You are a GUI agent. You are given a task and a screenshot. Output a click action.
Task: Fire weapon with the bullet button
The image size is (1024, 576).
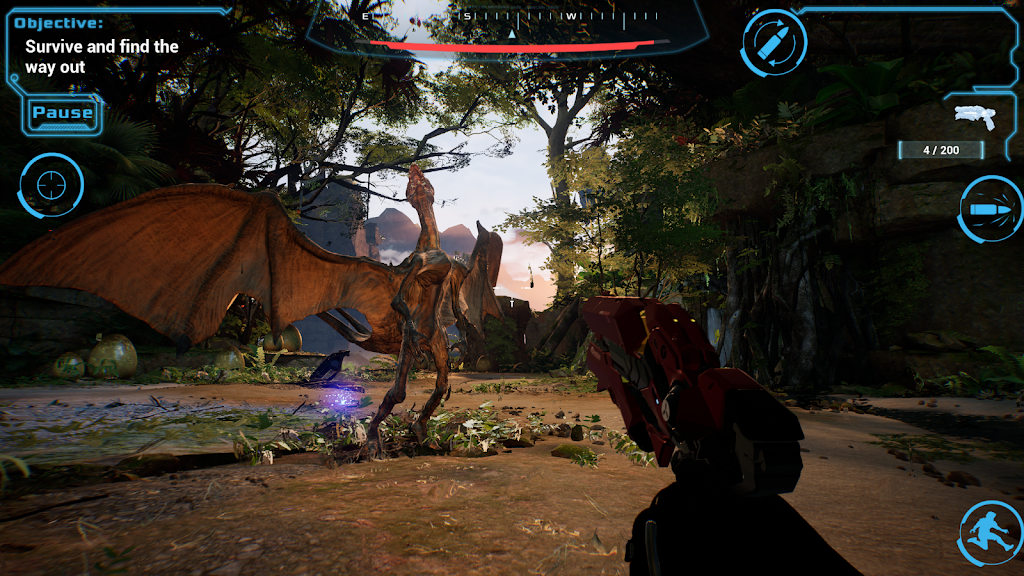click(x=990, y=209)
